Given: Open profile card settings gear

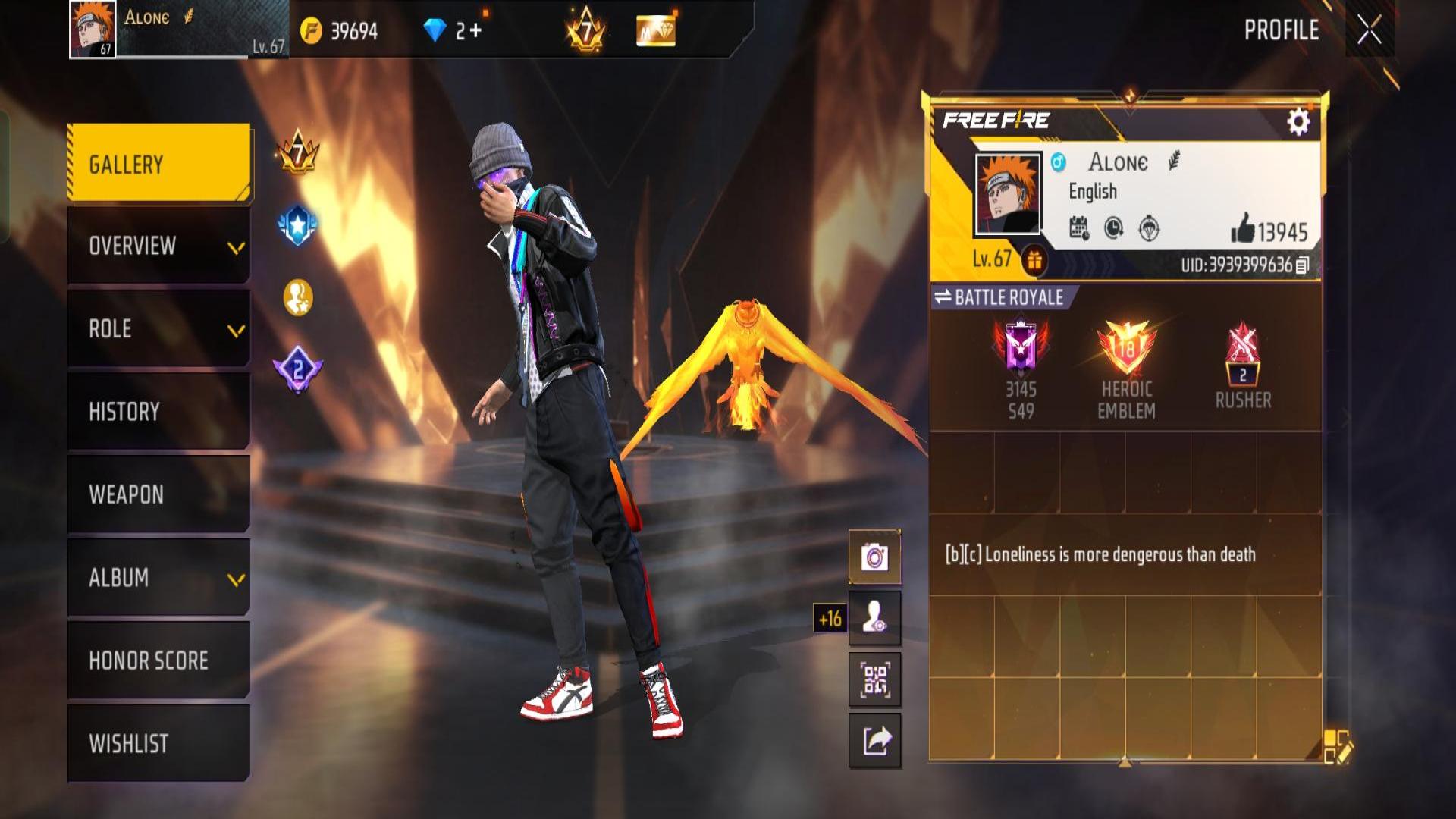Looking at the screenshot, I should point(1298,121).
